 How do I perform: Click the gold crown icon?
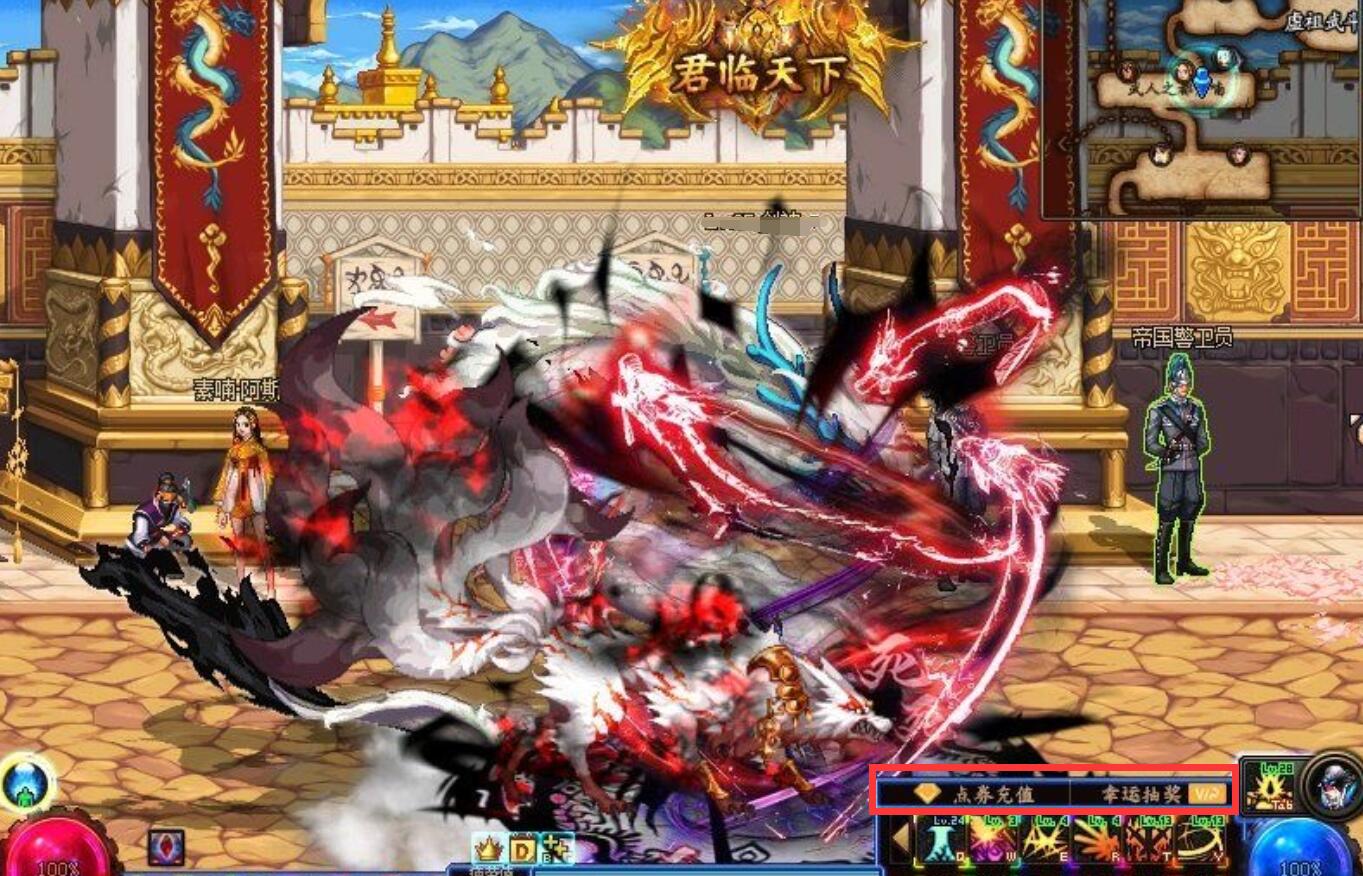point(487,848)
